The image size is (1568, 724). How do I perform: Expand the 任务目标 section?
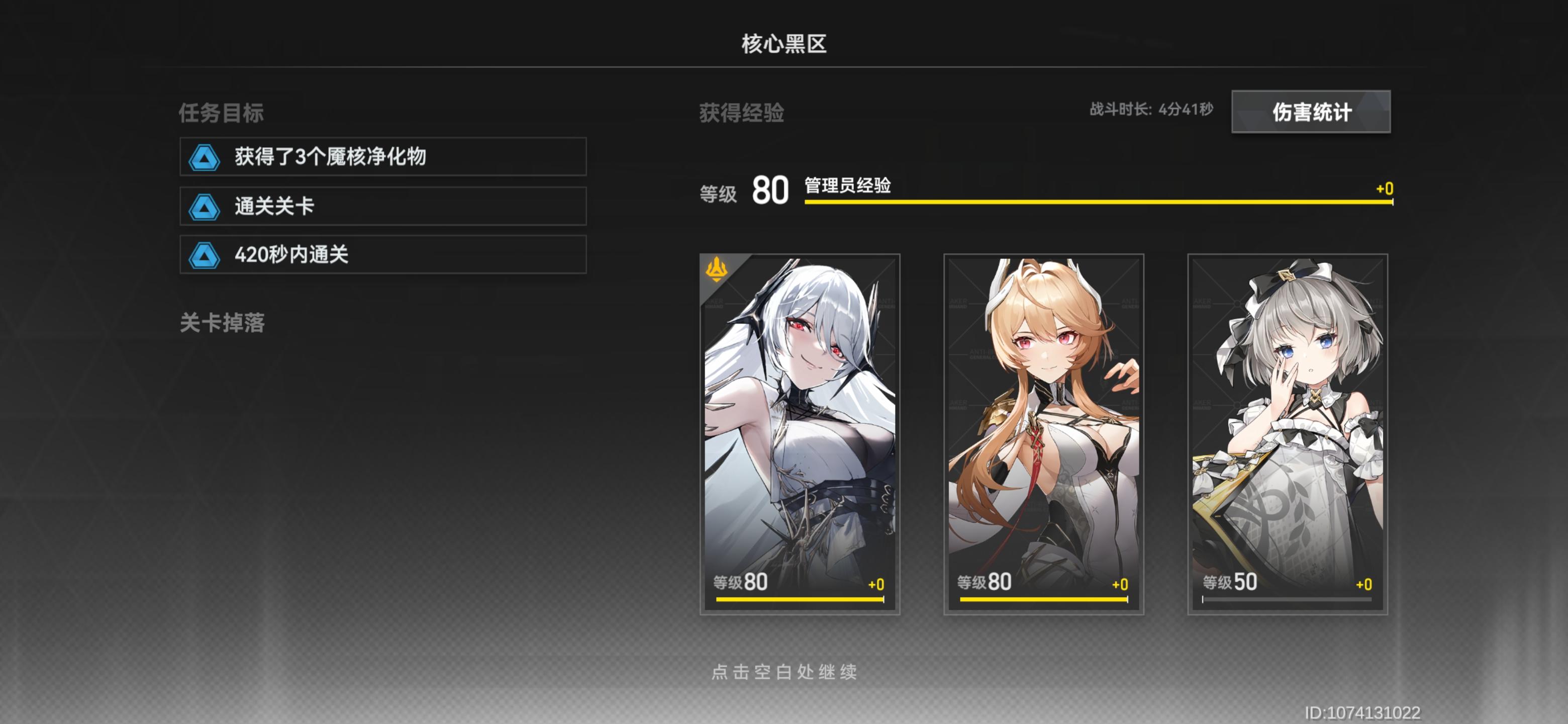(x=221, y=113)
